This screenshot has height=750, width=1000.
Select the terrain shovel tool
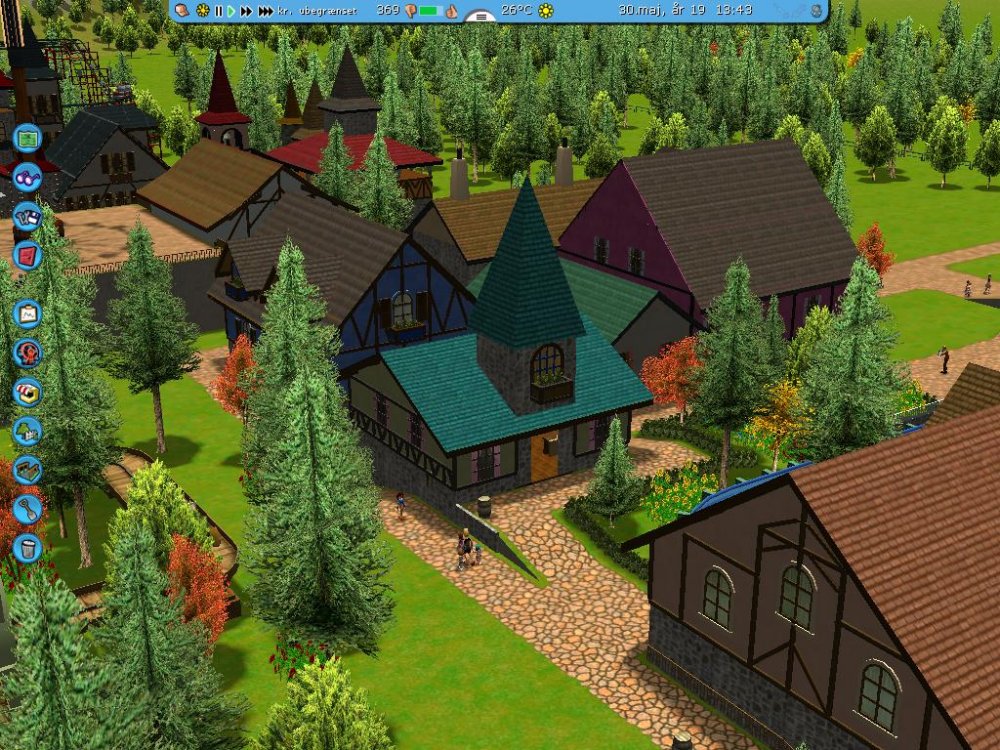(27, 508)
